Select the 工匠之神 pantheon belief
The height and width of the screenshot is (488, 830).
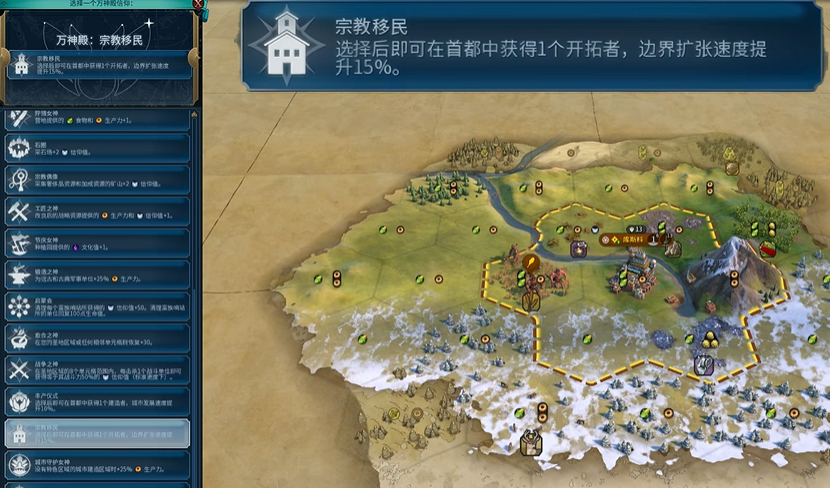[x=97, y=211]
